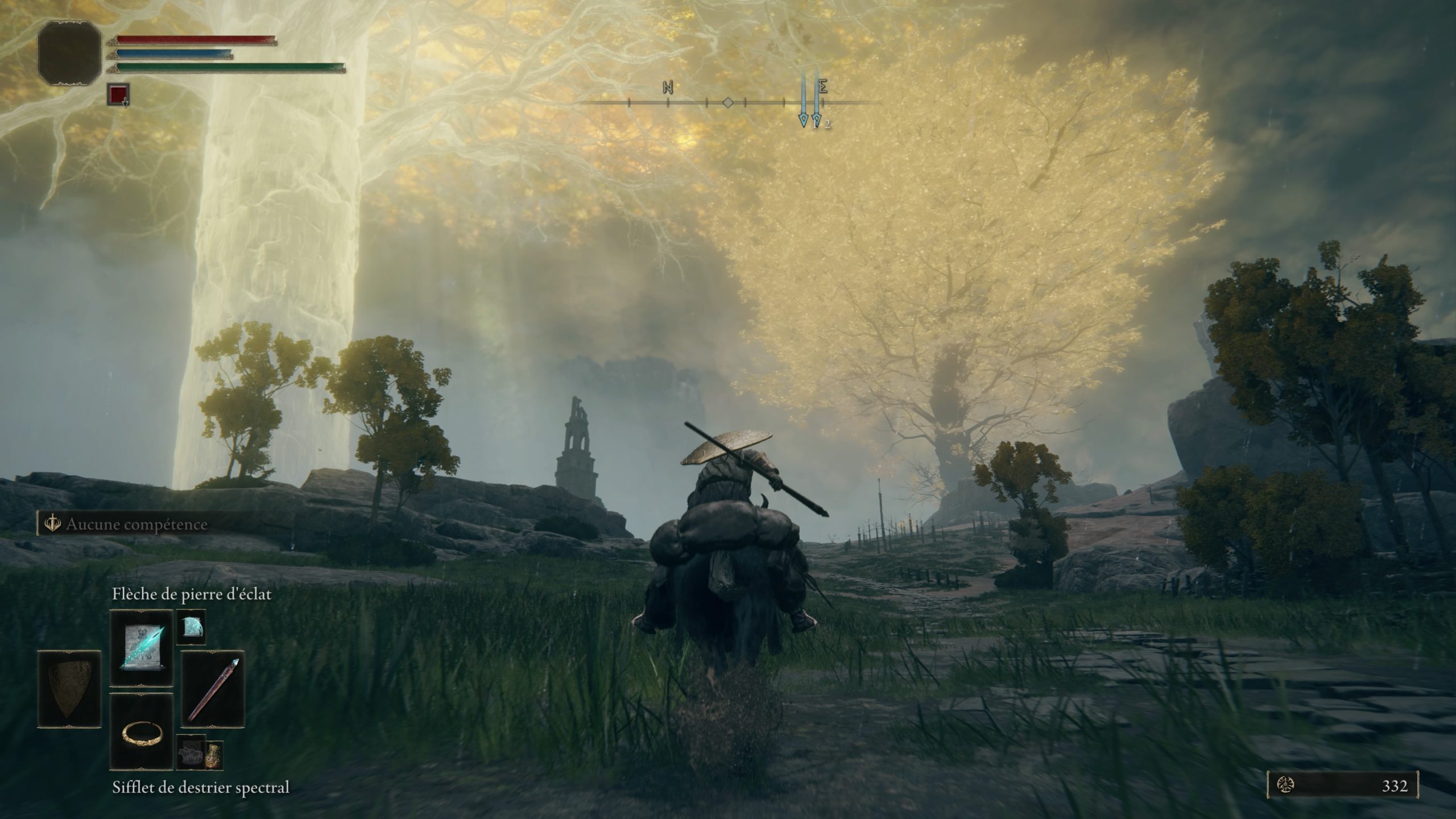This screenshot has height=819, width=1456.
Task: Select the glintstone shard item icon
Action: [x=191, y=627]
